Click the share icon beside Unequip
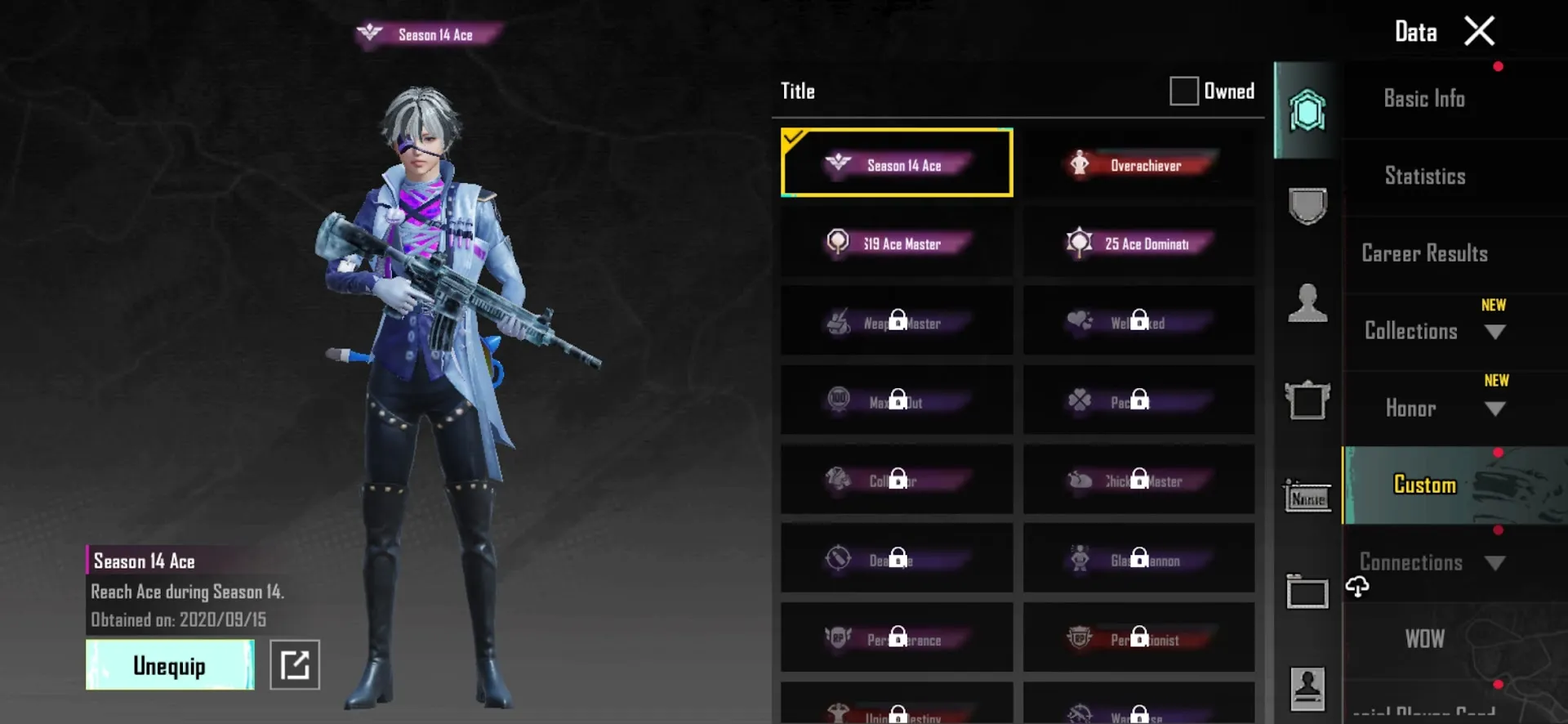Screen dimensions: 1568x724 coord(295,664)
